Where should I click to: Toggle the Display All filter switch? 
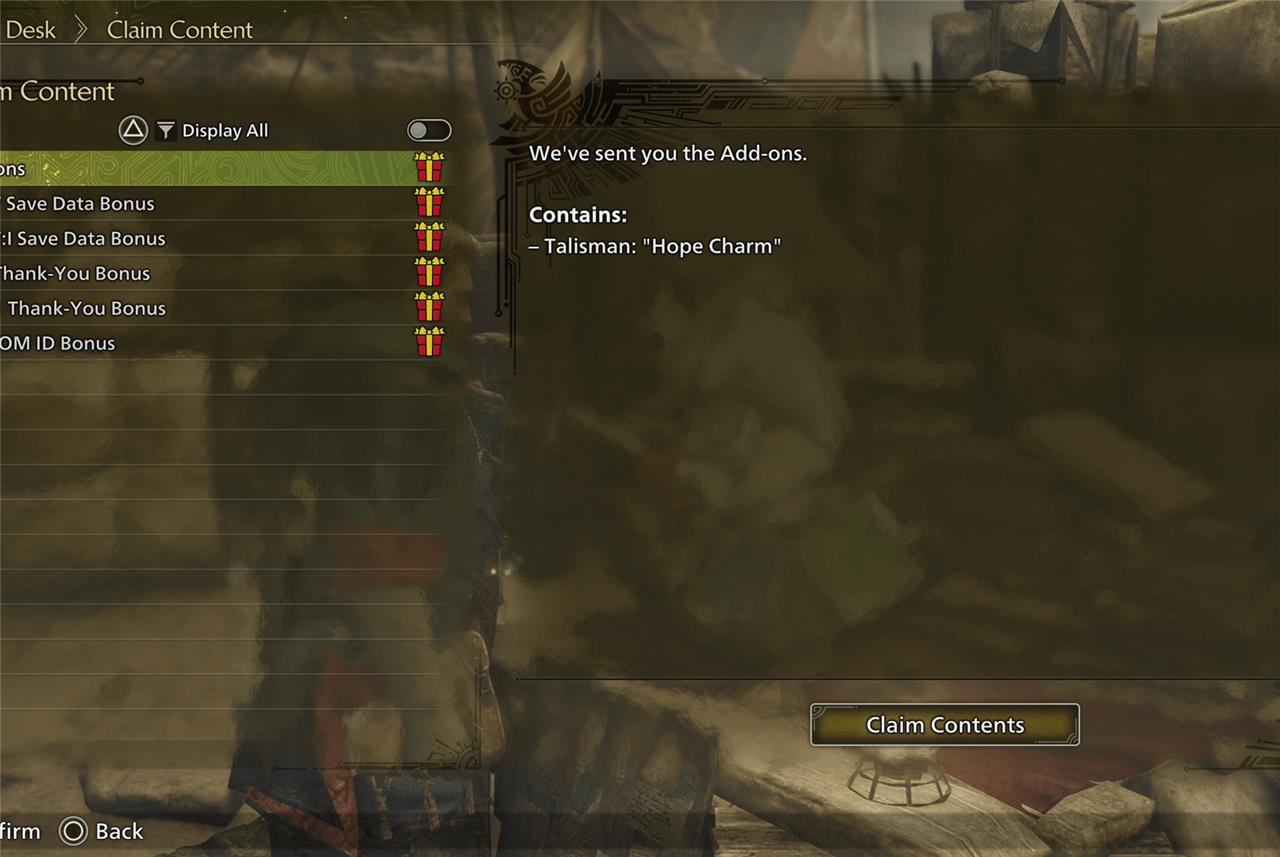(429, 131)
